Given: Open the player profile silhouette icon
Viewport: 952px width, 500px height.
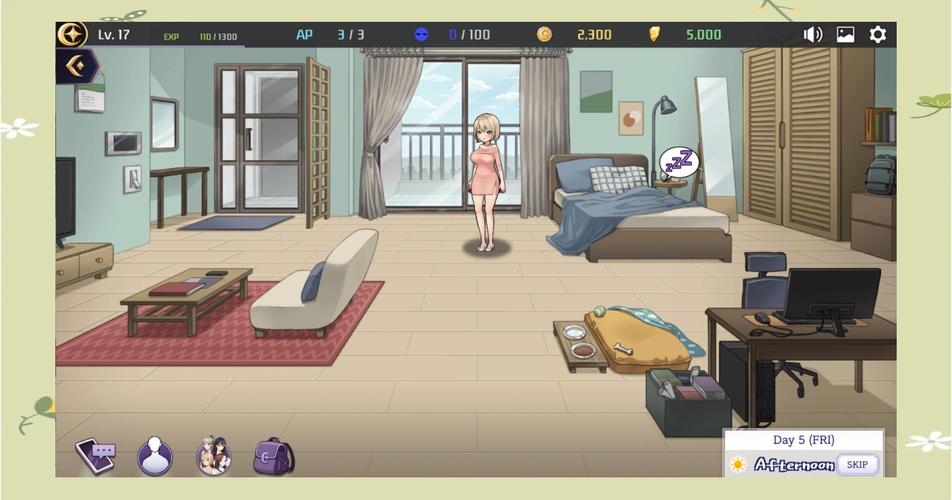Looking at the screenshot, I should 155,456.
